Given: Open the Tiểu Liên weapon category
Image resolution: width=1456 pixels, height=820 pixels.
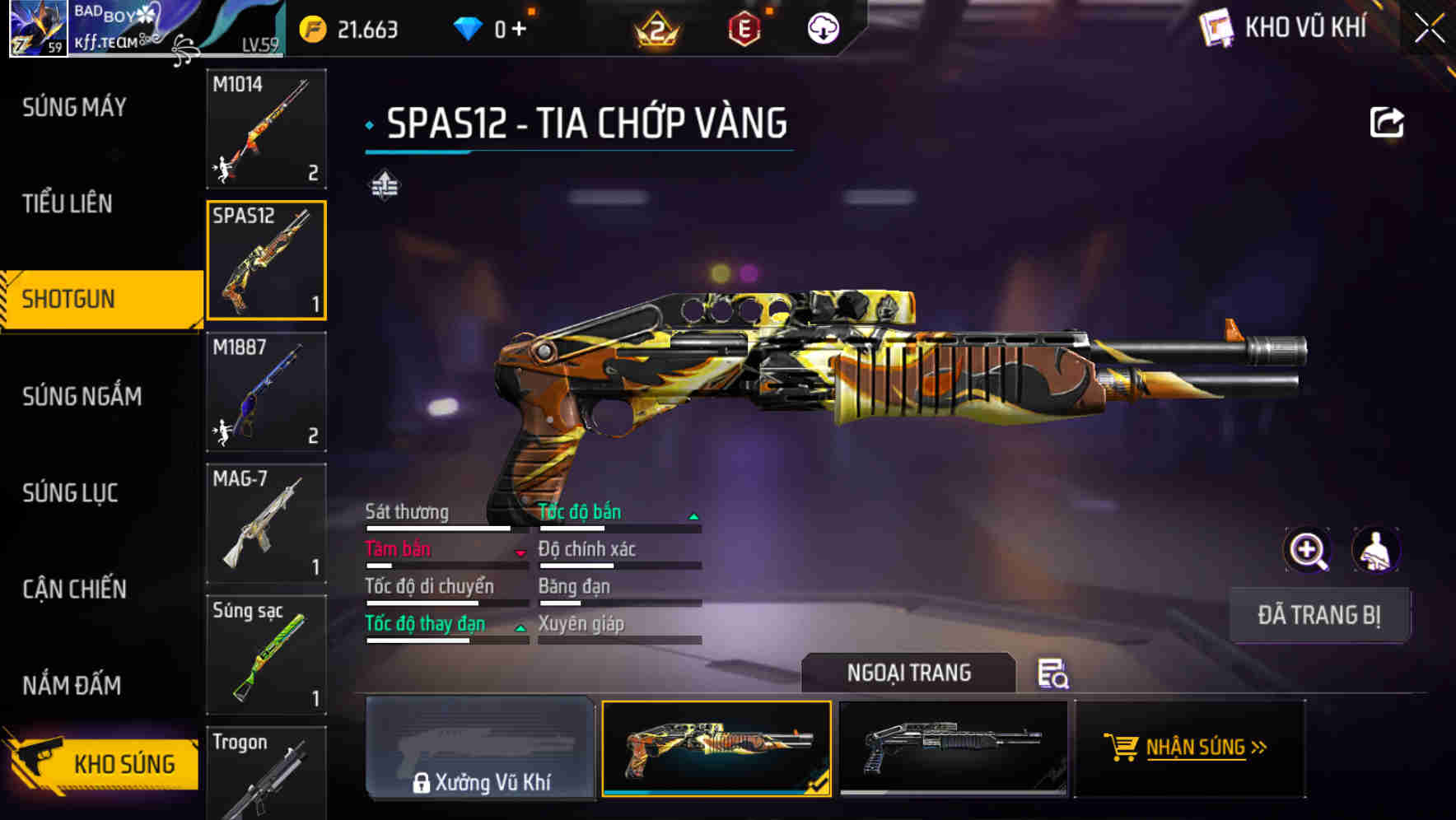Looking at the screenshot, I should click(68, 203).
